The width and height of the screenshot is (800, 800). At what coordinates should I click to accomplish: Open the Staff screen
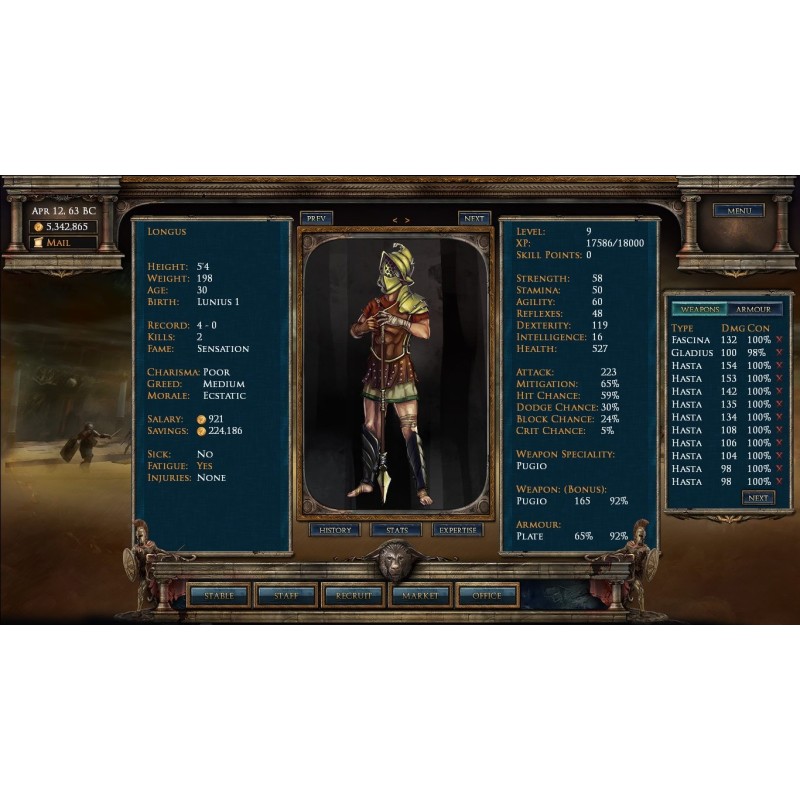[286, 595]
